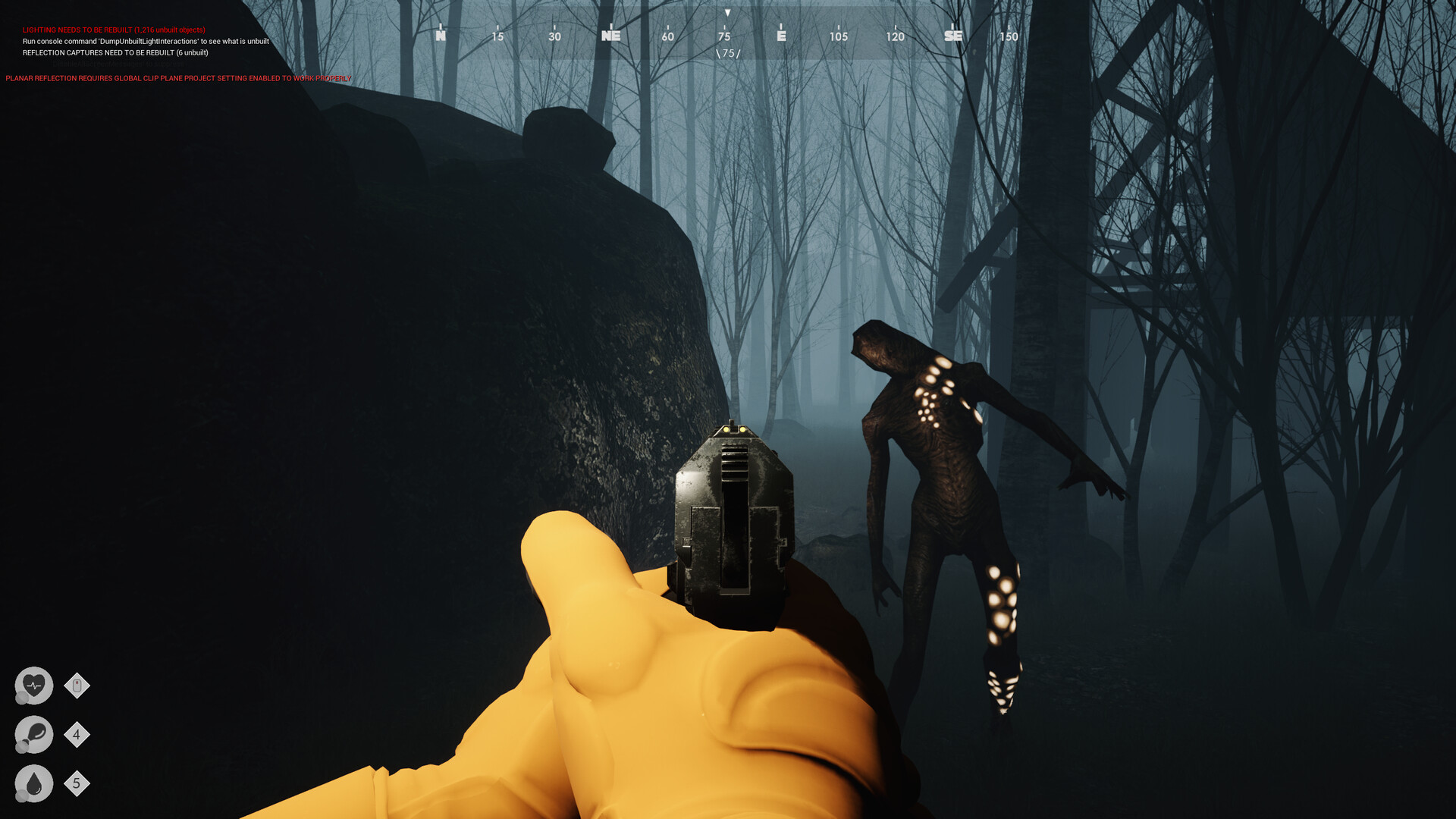Click the mouse-button keybind indicator beside the heart
The width and height of the screenshot is (1456, 819).
(x=77, y=685)
